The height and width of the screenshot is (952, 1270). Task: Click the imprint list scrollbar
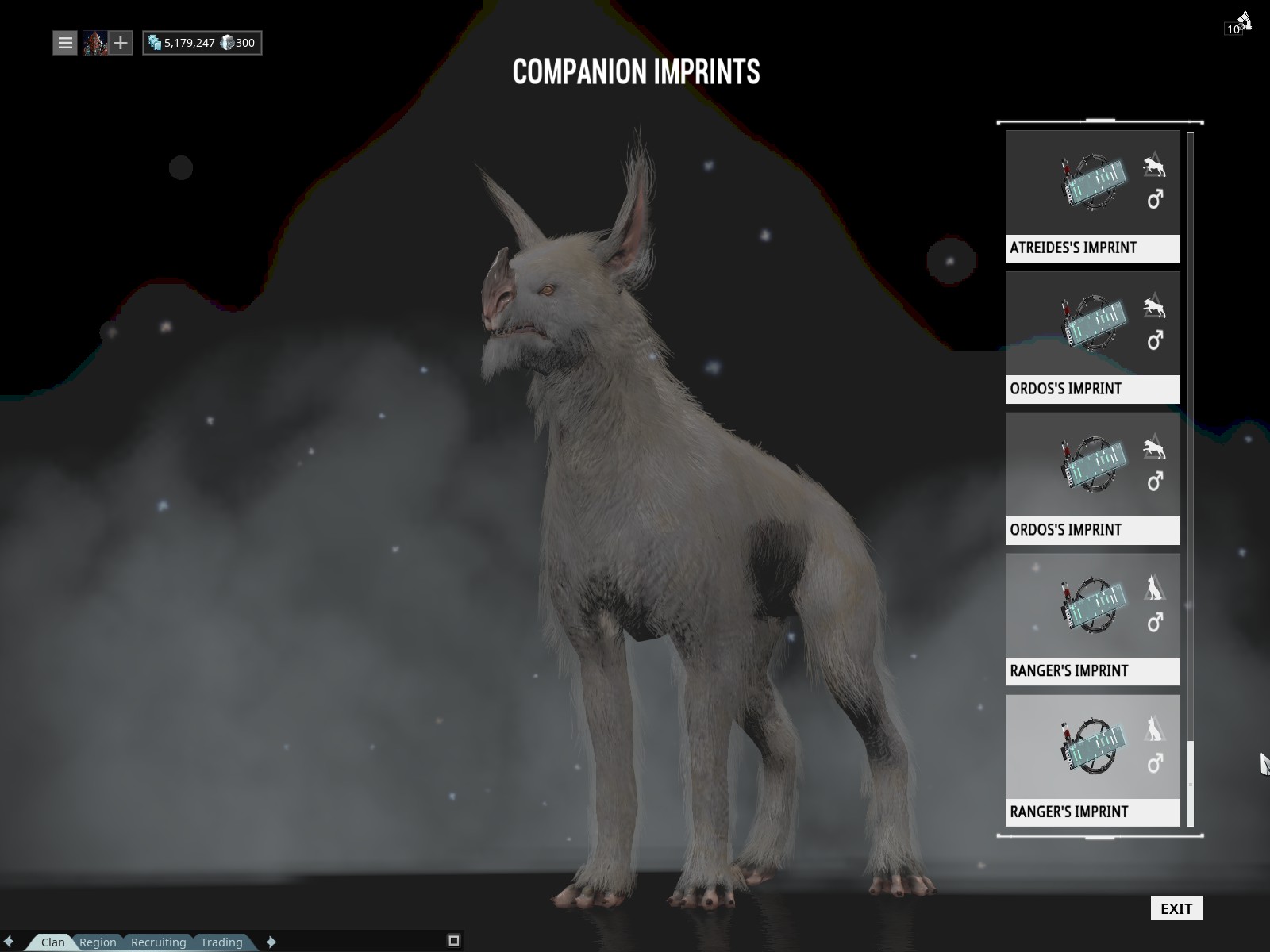tap(1191, 781)
